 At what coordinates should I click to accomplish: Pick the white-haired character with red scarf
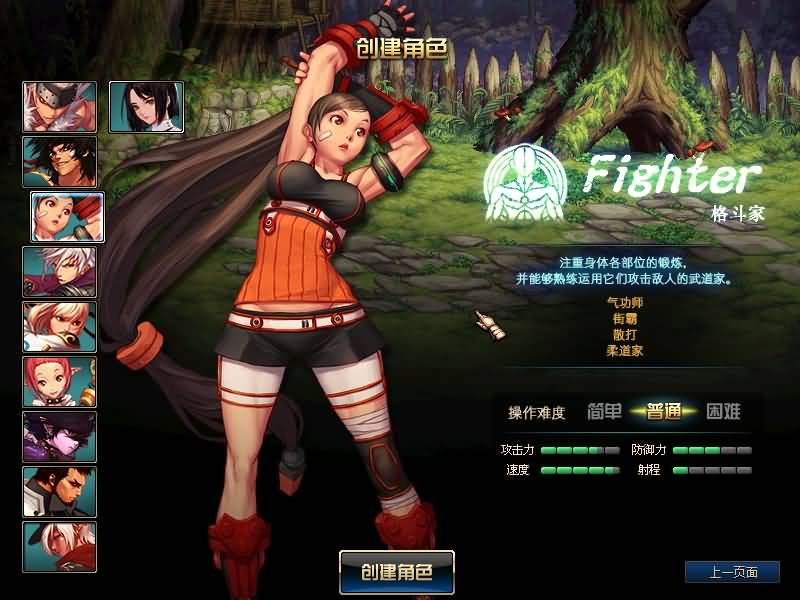pos(60,547)
